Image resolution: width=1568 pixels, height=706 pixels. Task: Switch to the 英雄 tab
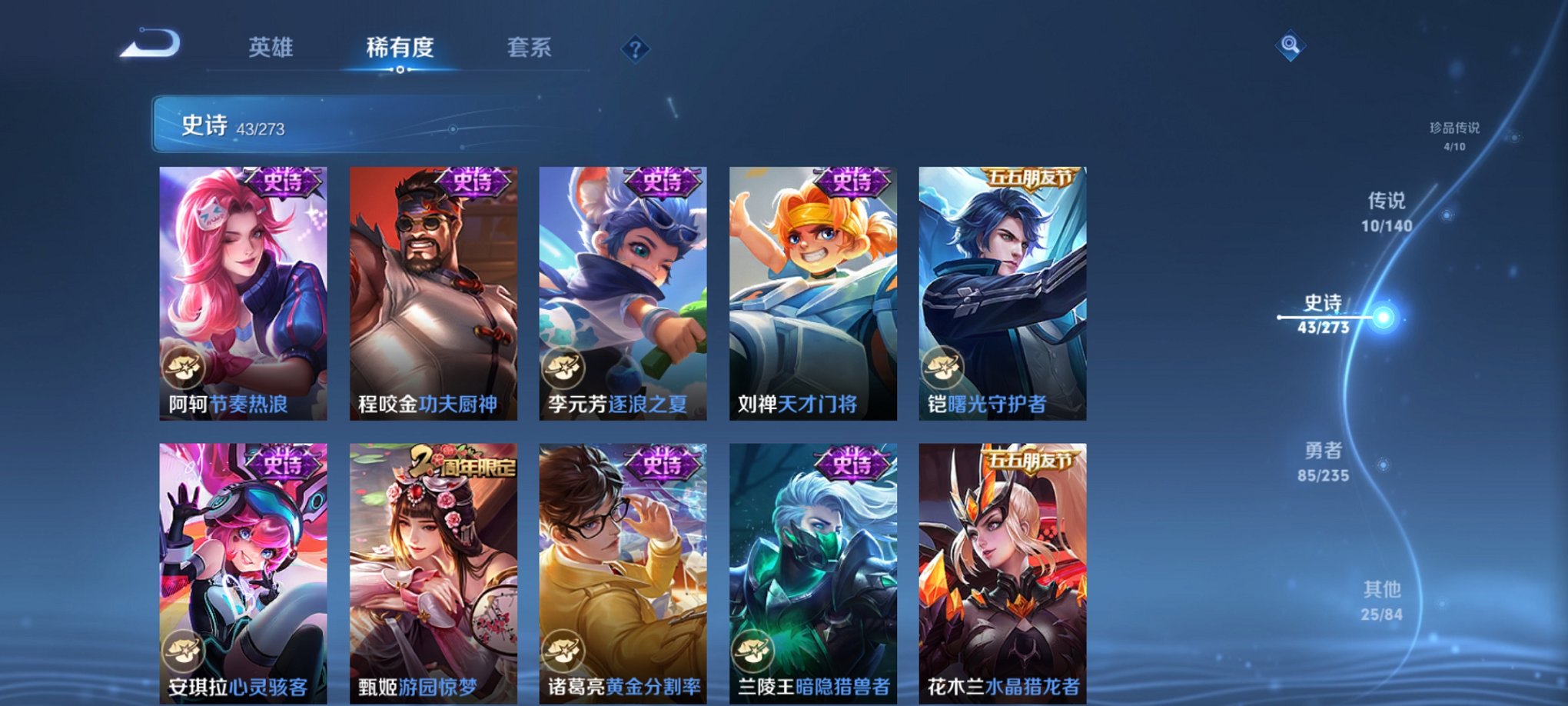coord(273,48)
